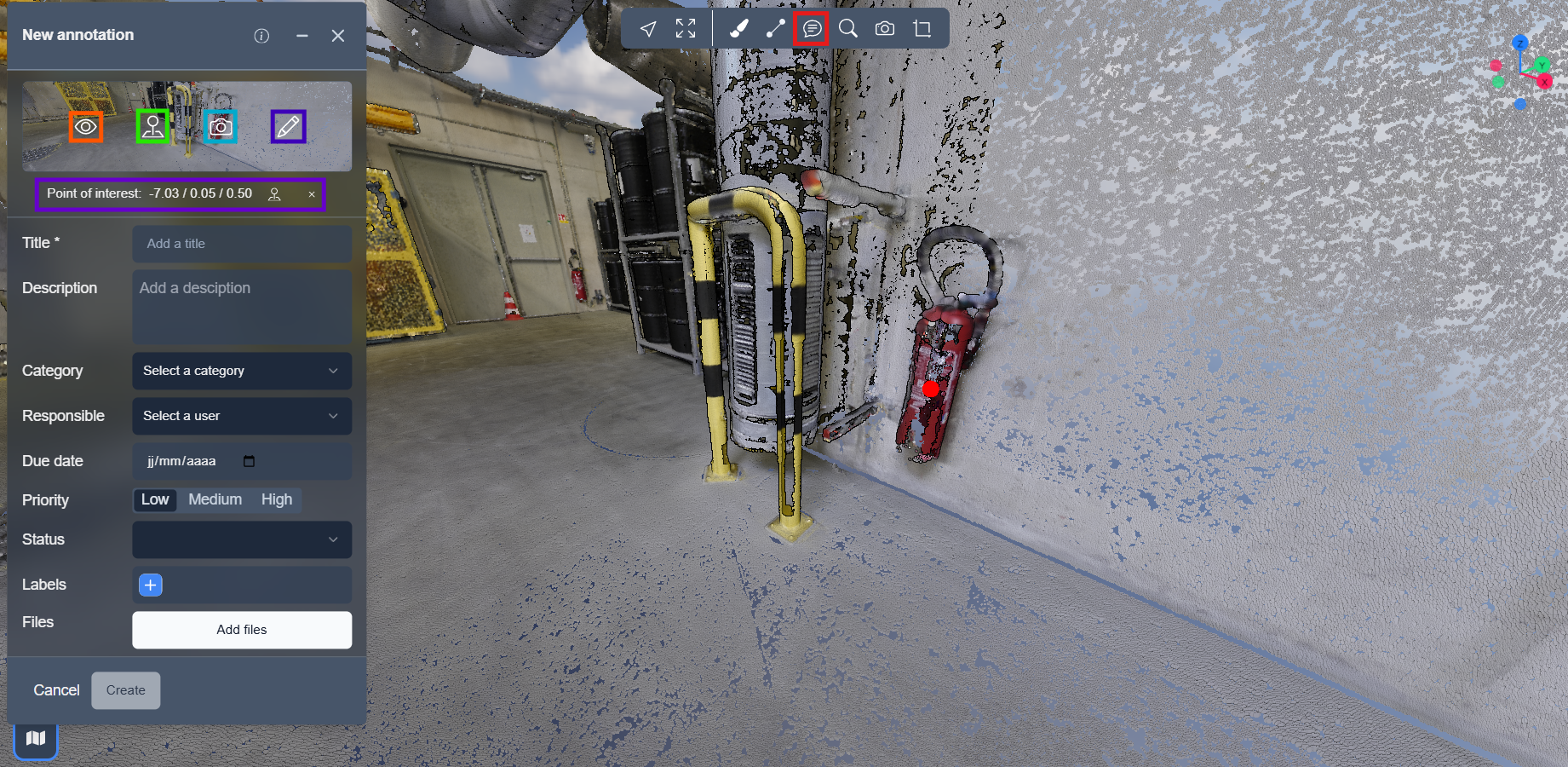The image size is (1568, 767).
Task: Open the Due date calendar picker
Action: (x=249, y=461)
